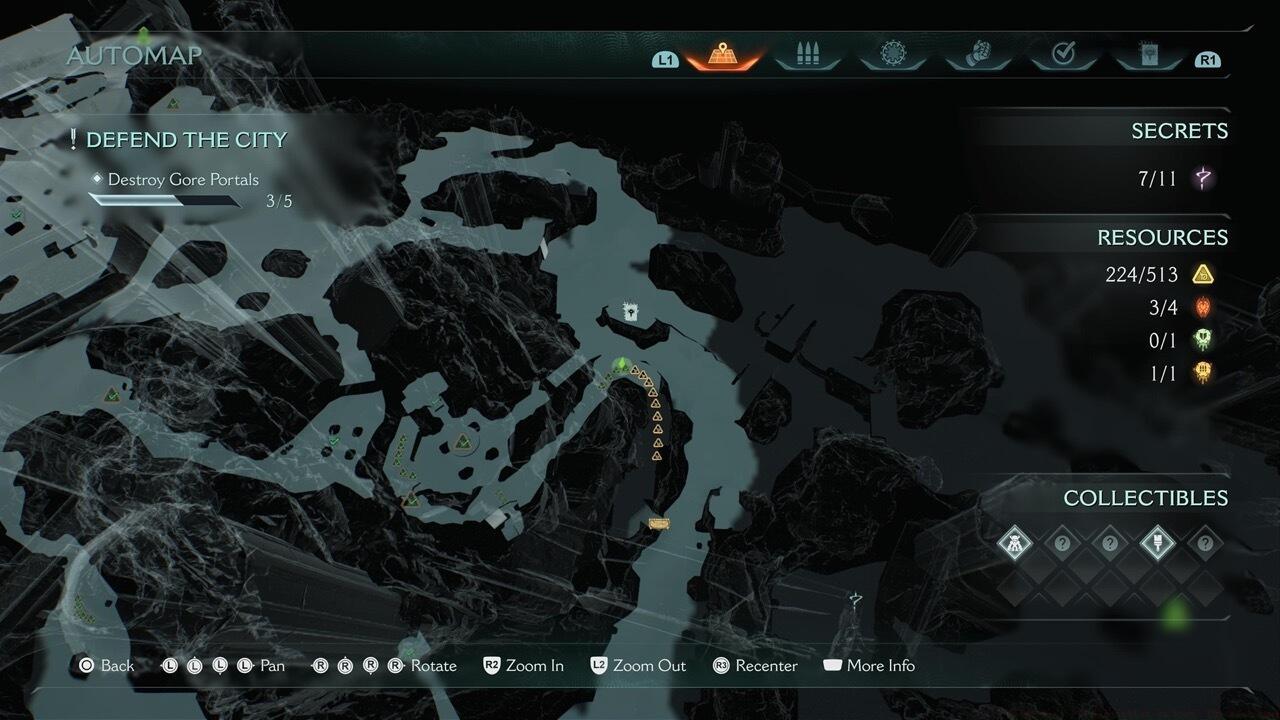Screen dimensions: 1280x720
Task: Choose the red ruby resource icon
Action: tap(1203, 308)
